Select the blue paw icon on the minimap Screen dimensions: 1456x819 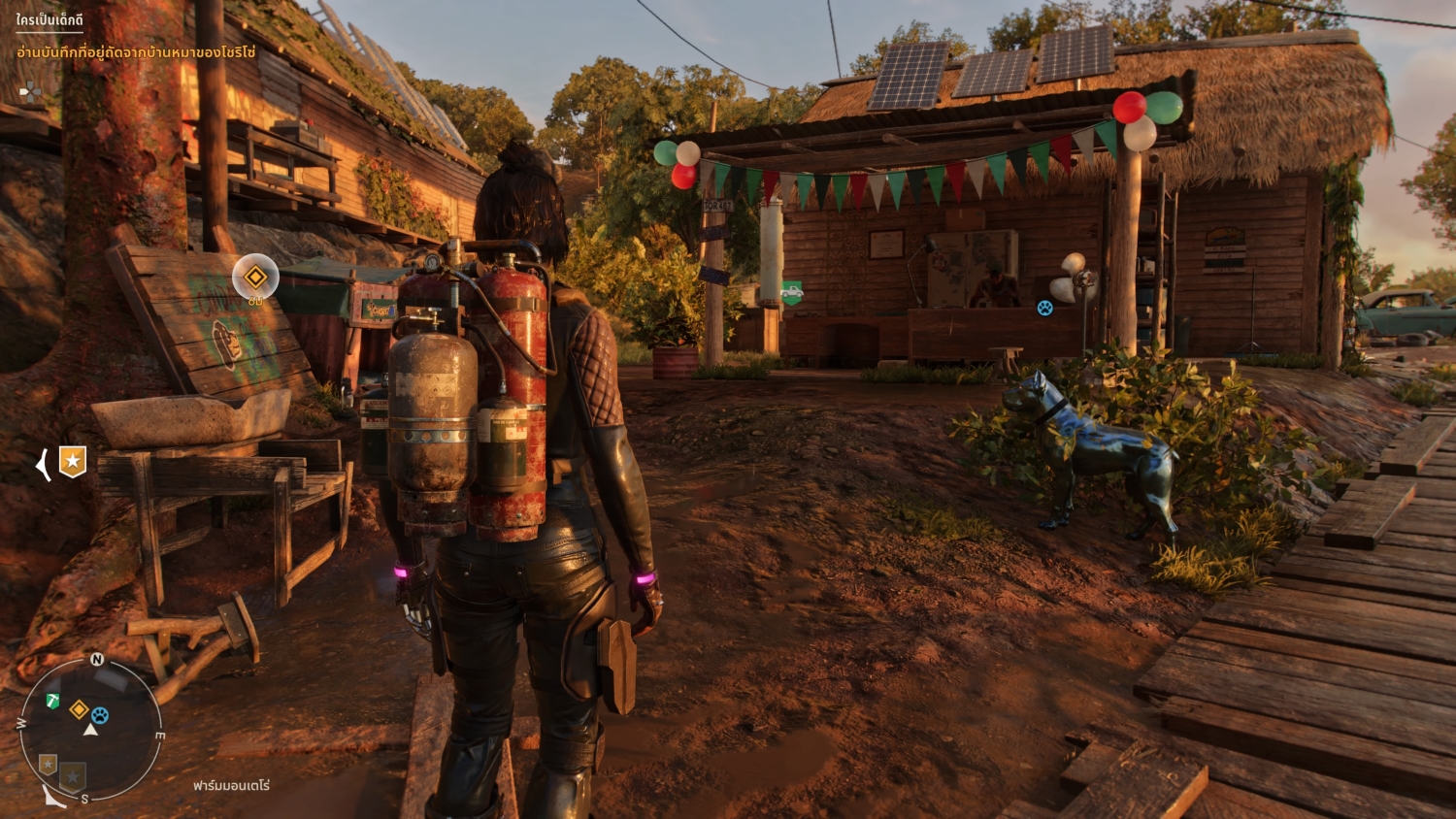coord(99,715)
